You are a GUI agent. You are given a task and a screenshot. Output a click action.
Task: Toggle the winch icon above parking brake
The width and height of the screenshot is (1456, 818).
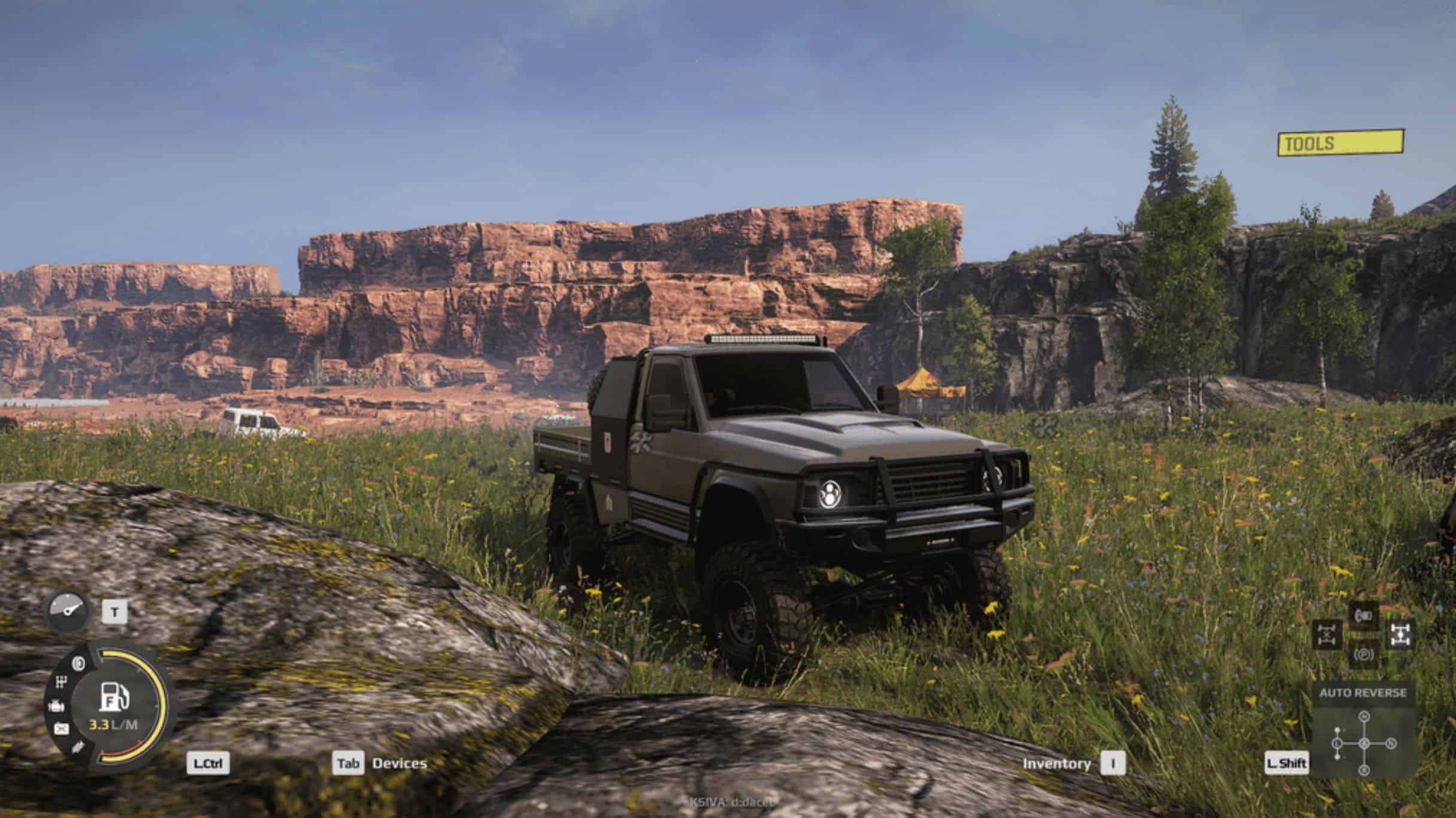pyautogui.click(x=1363, y=615)
